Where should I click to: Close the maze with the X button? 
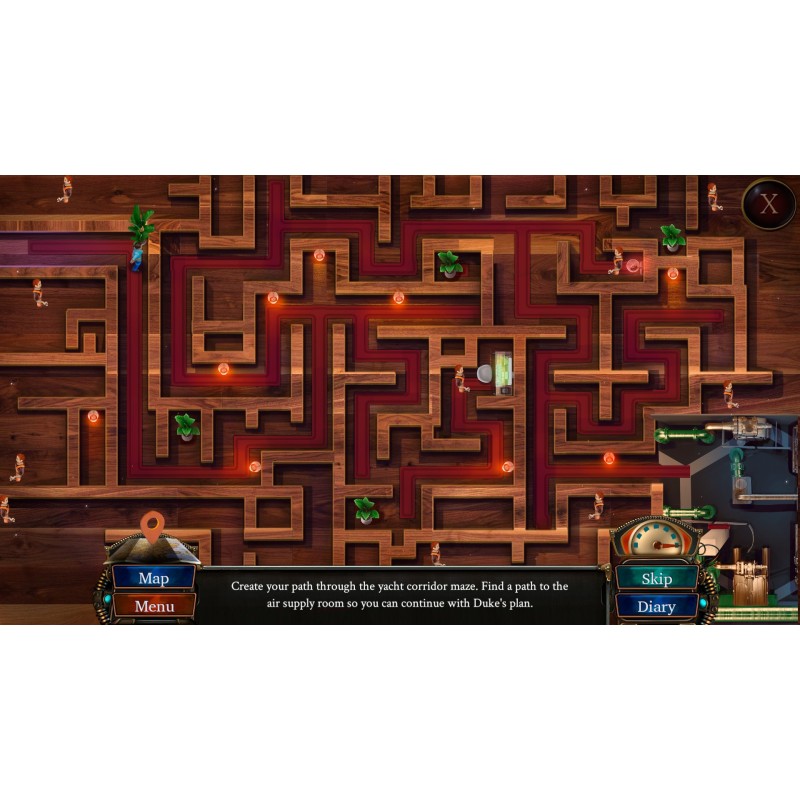[x=768, y=205]
